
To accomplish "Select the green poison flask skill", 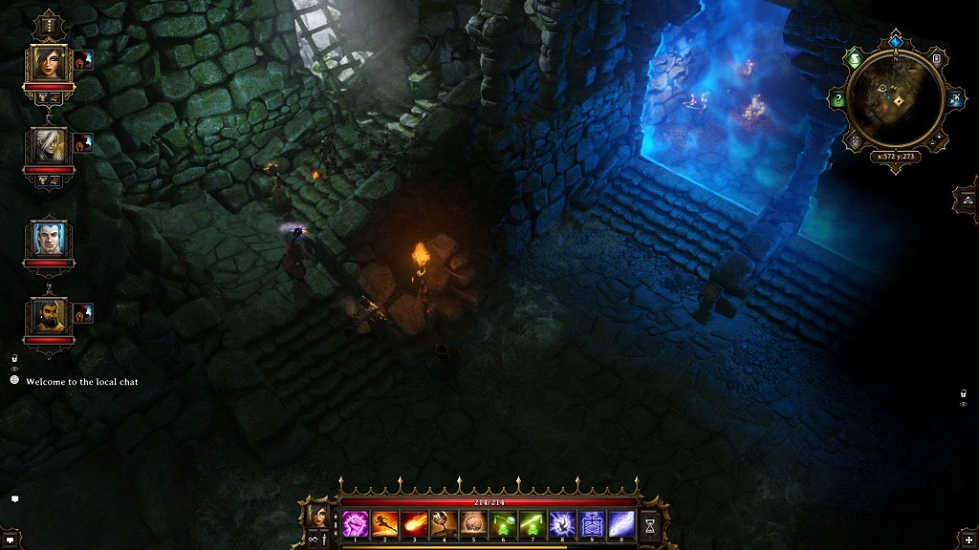I will [x=503, y=524].
